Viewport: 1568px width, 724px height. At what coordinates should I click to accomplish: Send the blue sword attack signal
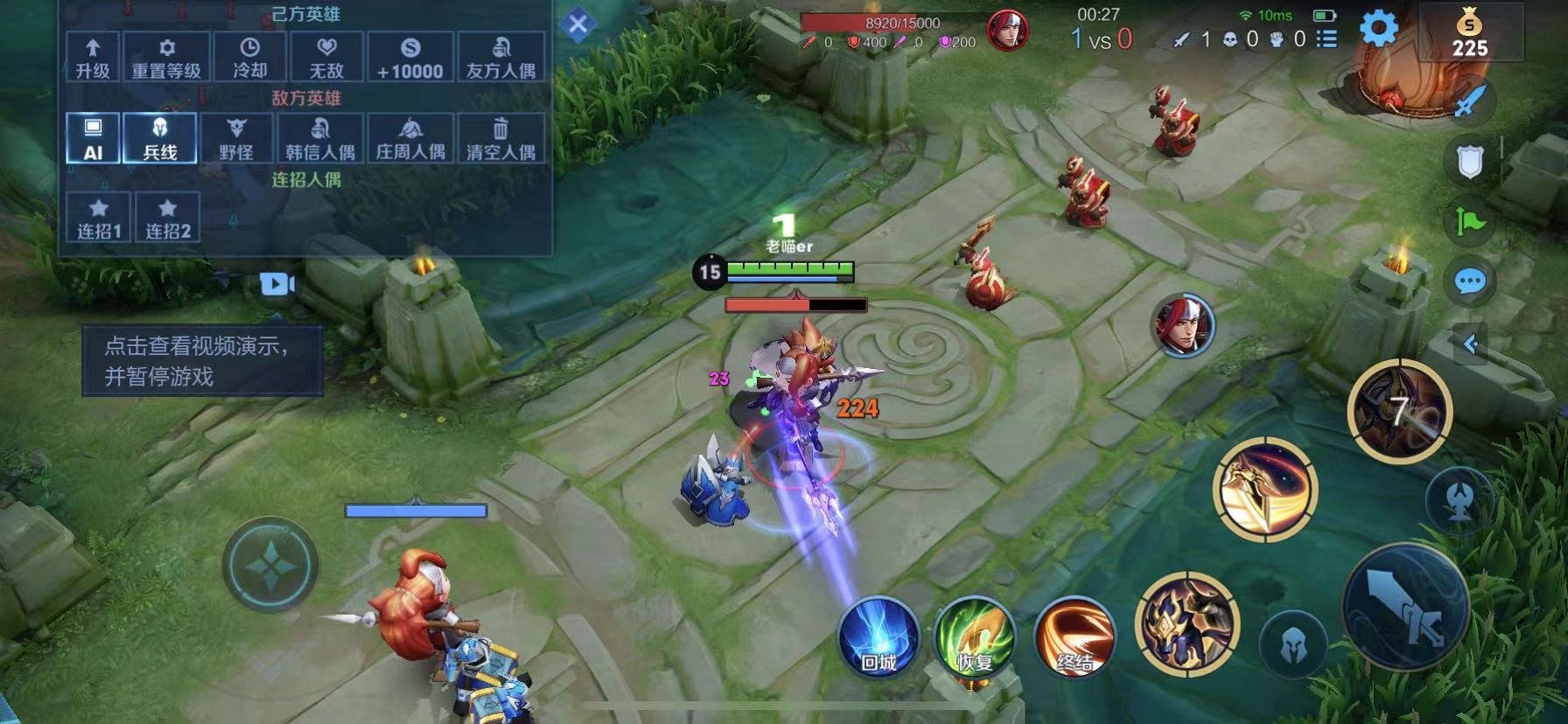coord(1472,99)
